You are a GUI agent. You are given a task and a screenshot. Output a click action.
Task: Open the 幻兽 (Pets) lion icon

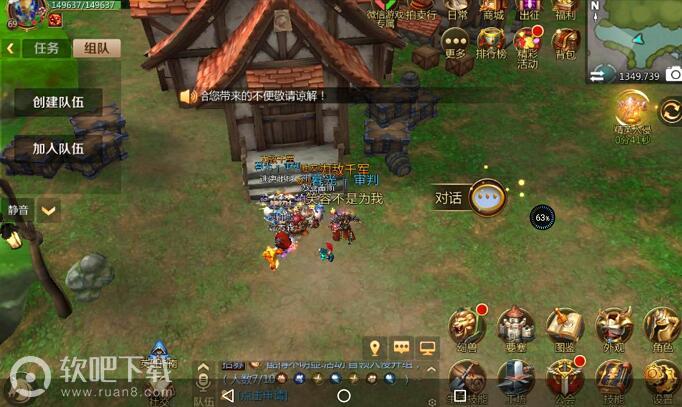[x=466, y=326]
